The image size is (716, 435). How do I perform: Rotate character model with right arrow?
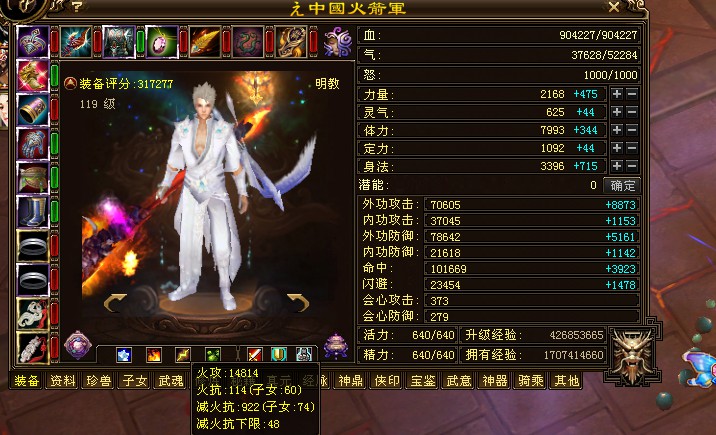(x=297, y=300)
